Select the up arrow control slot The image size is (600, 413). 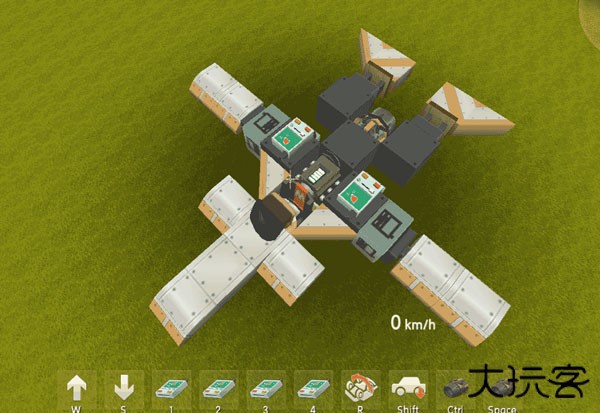coord(77,387)
